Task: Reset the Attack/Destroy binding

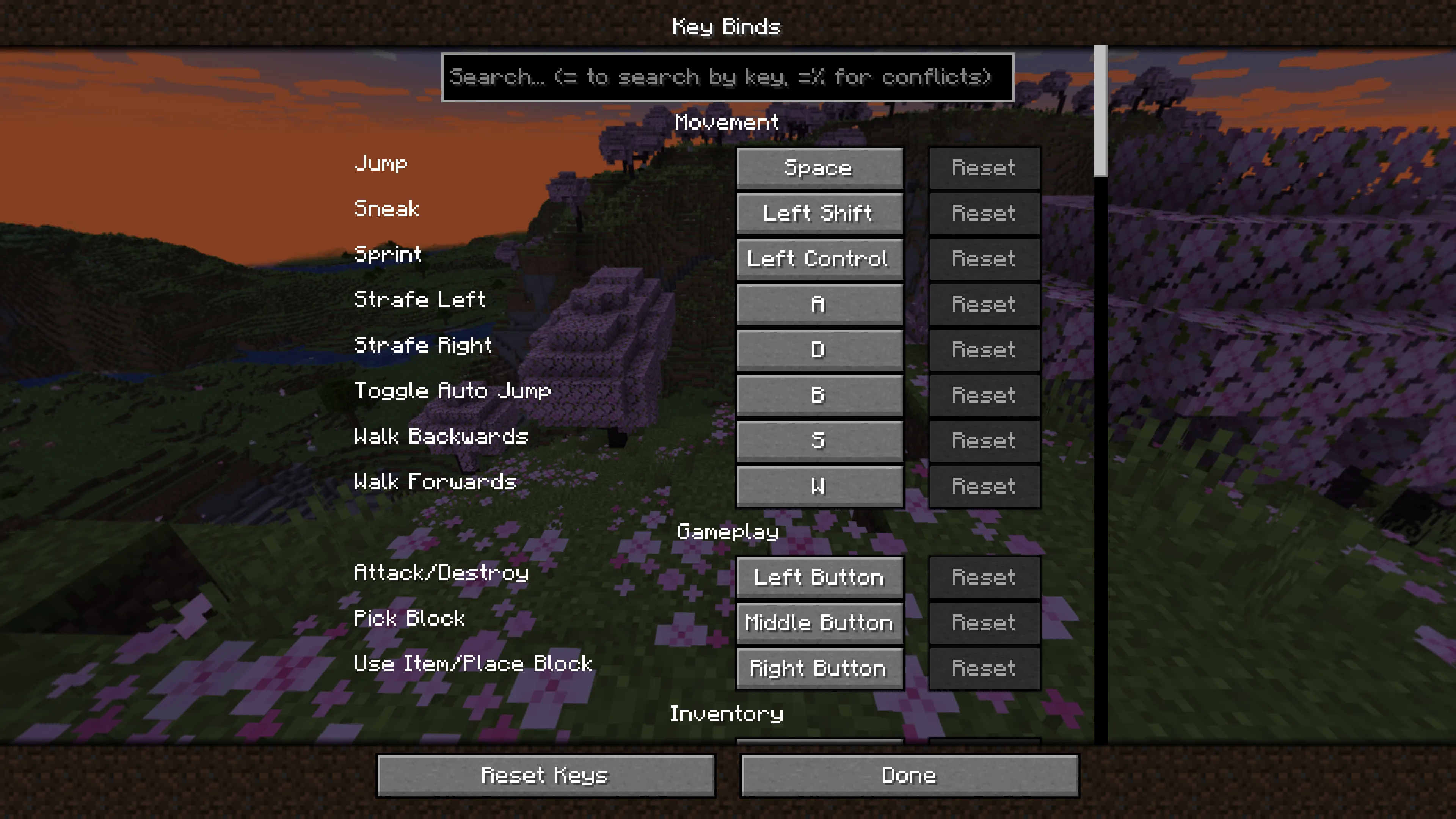Action: coord(984,577)
